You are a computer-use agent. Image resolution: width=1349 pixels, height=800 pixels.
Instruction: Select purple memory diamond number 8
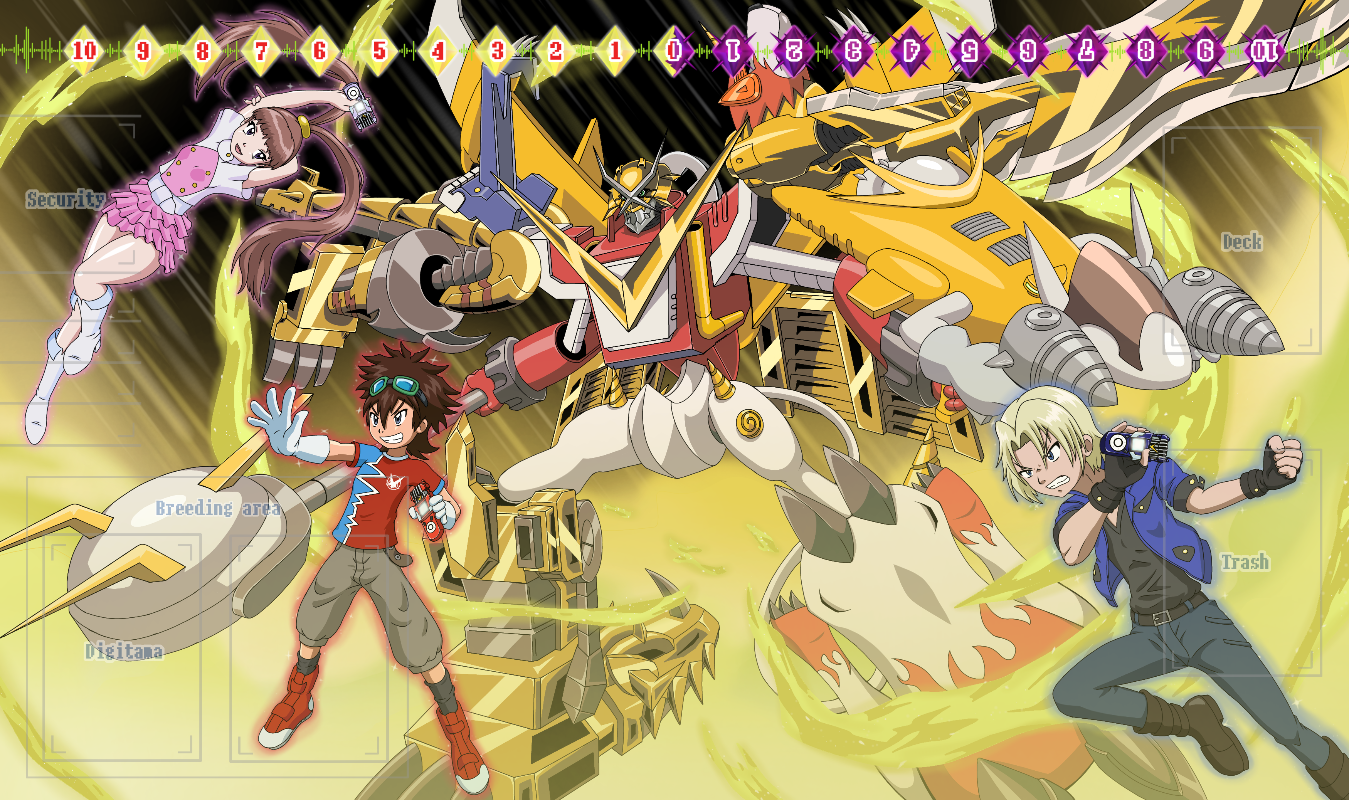coord(1146,49)
